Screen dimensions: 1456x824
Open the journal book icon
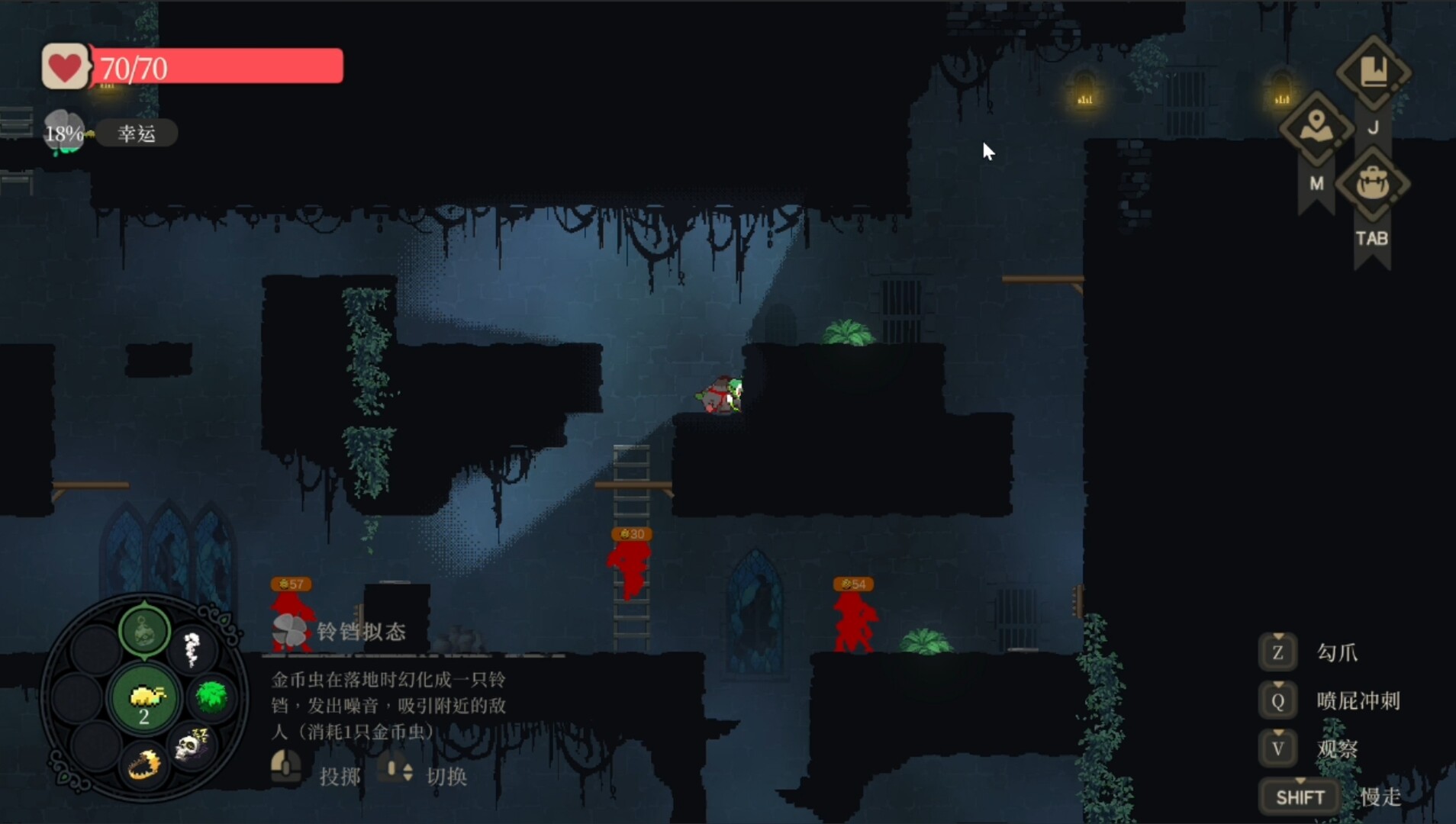[x=1373, y=73]
